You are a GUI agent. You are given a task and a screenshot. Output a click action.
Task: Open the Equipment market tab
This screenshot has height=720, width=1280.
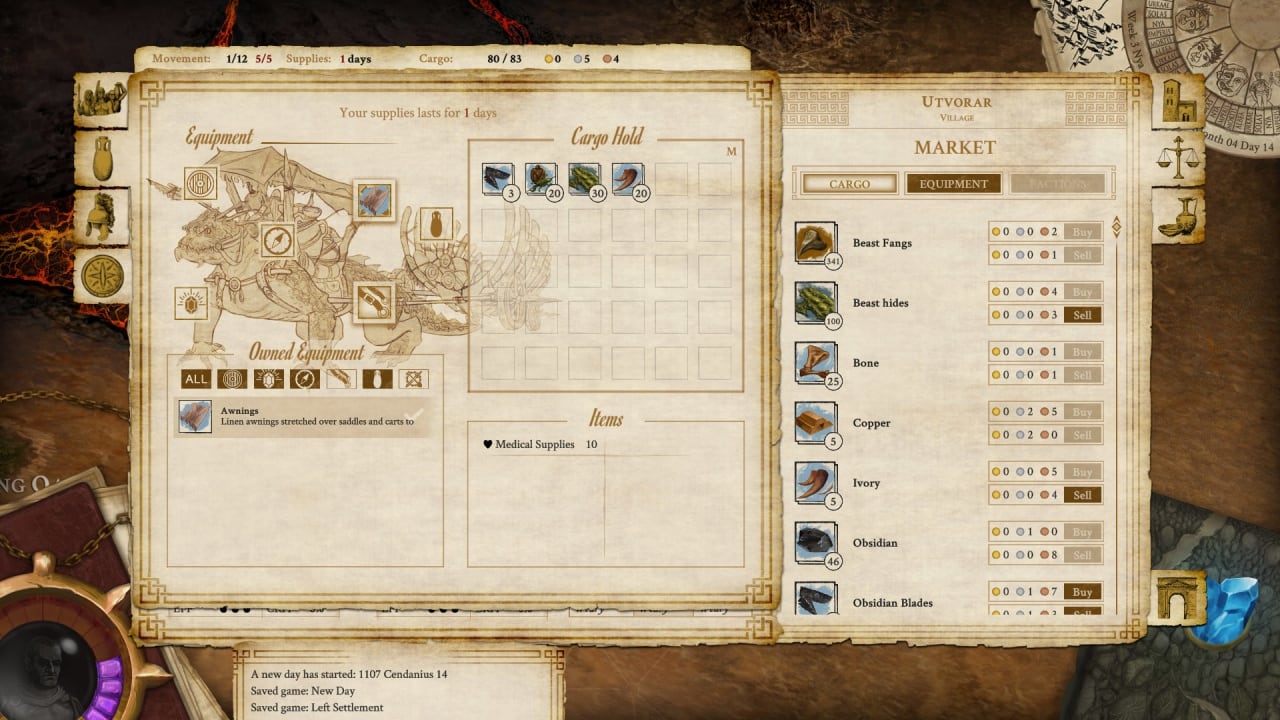[953, 184]
